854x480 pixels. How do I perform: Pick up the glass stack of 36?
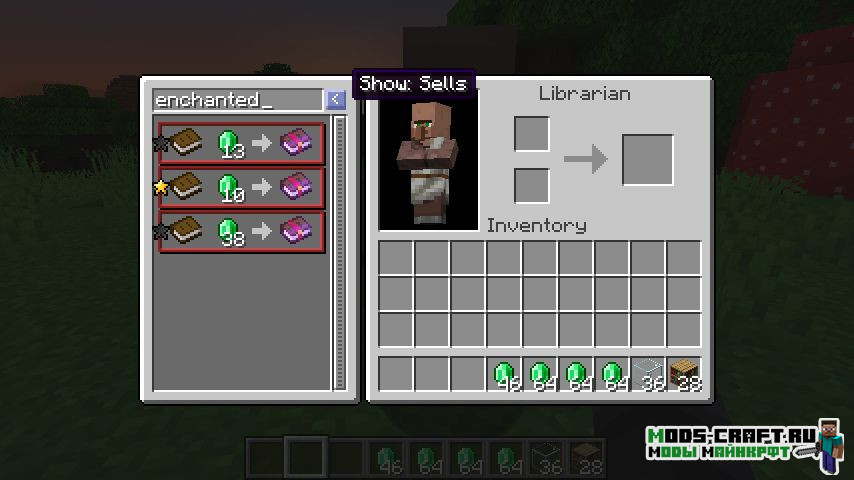pos(648,374)
